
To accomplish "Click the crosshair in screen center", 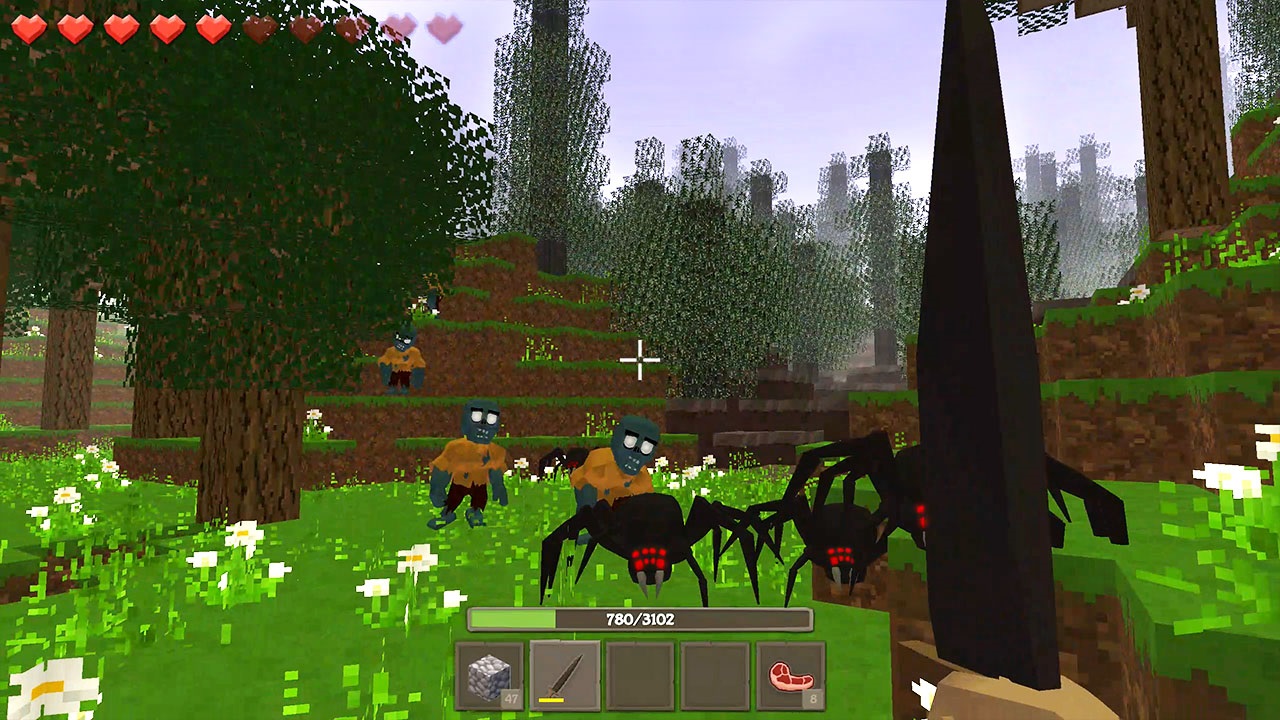I will (639, 360).
